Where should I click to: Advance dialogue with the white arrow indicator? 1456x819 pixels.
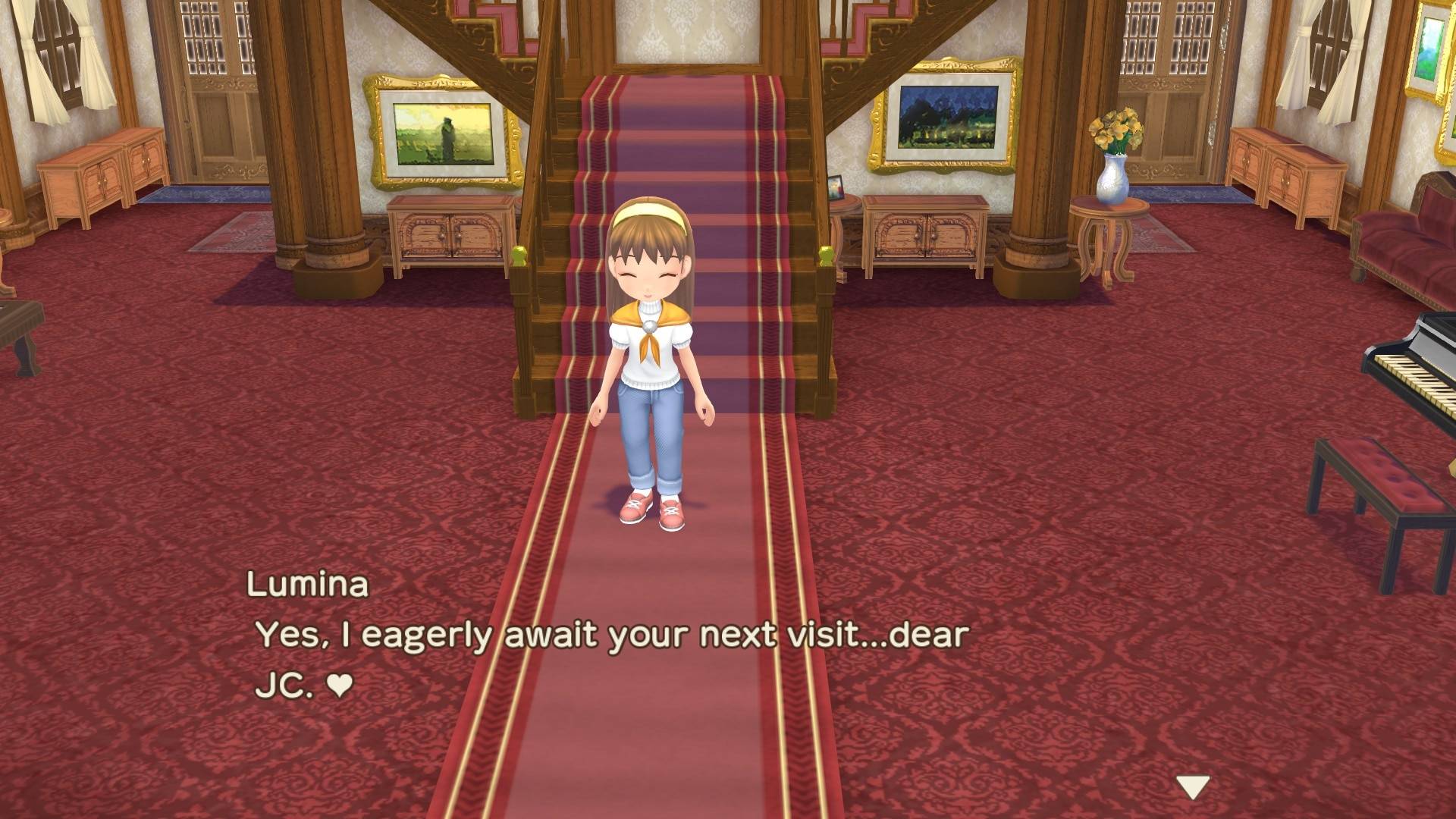(1192, 788)
